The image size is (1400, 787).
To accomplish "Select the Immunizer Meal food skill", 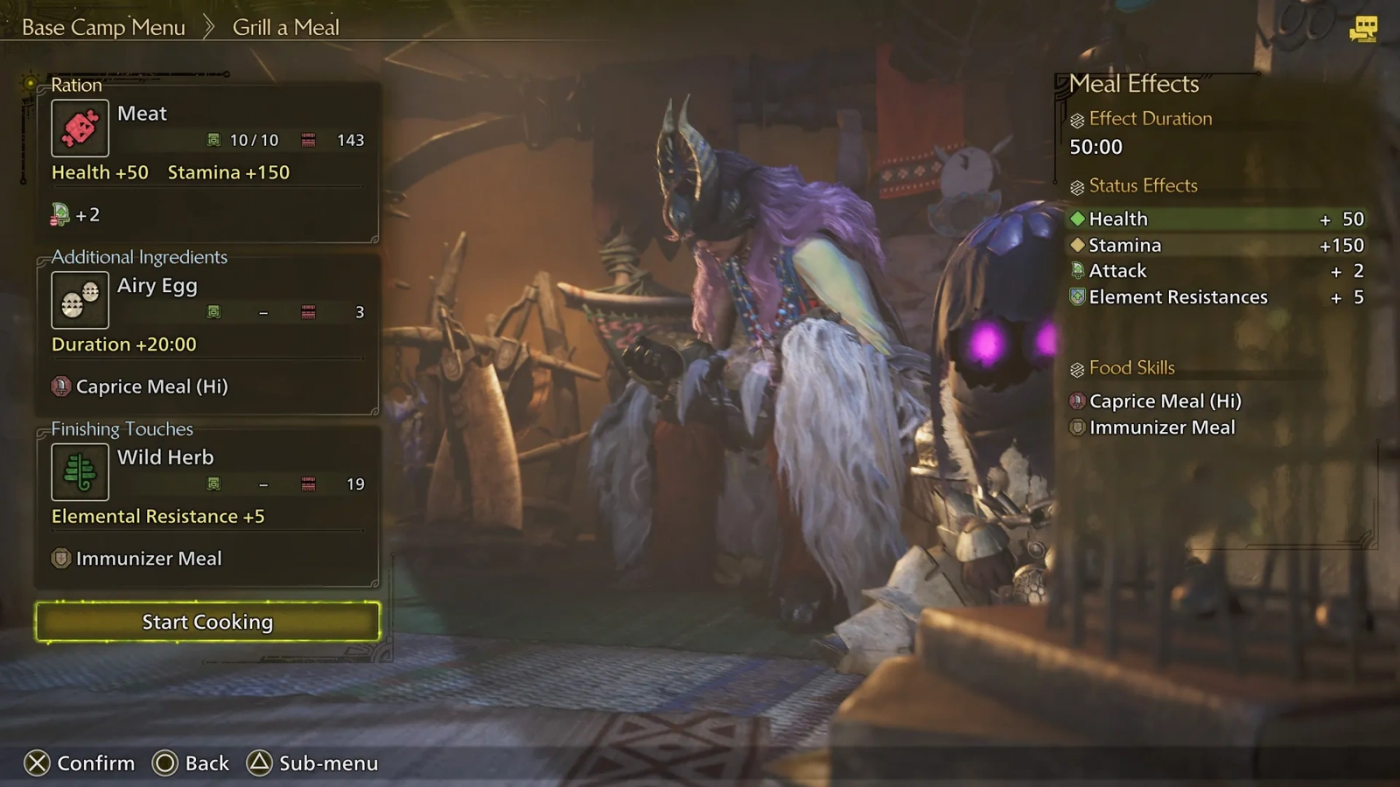I will pyautogui.click(x=1161, y=427).
